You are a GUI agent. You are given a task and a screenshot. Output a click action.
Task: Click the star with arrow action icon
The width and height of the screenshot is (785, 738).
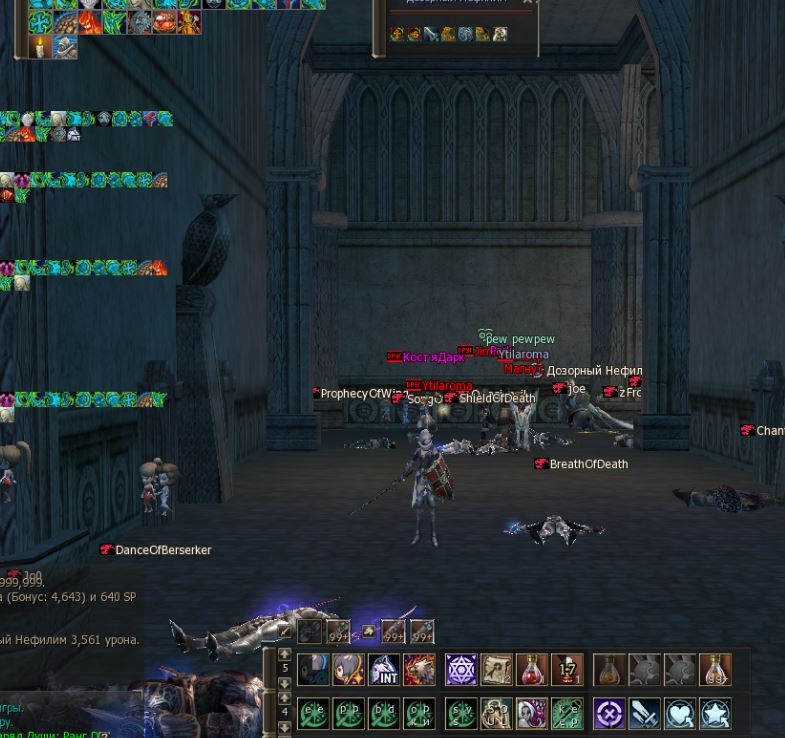714,714
